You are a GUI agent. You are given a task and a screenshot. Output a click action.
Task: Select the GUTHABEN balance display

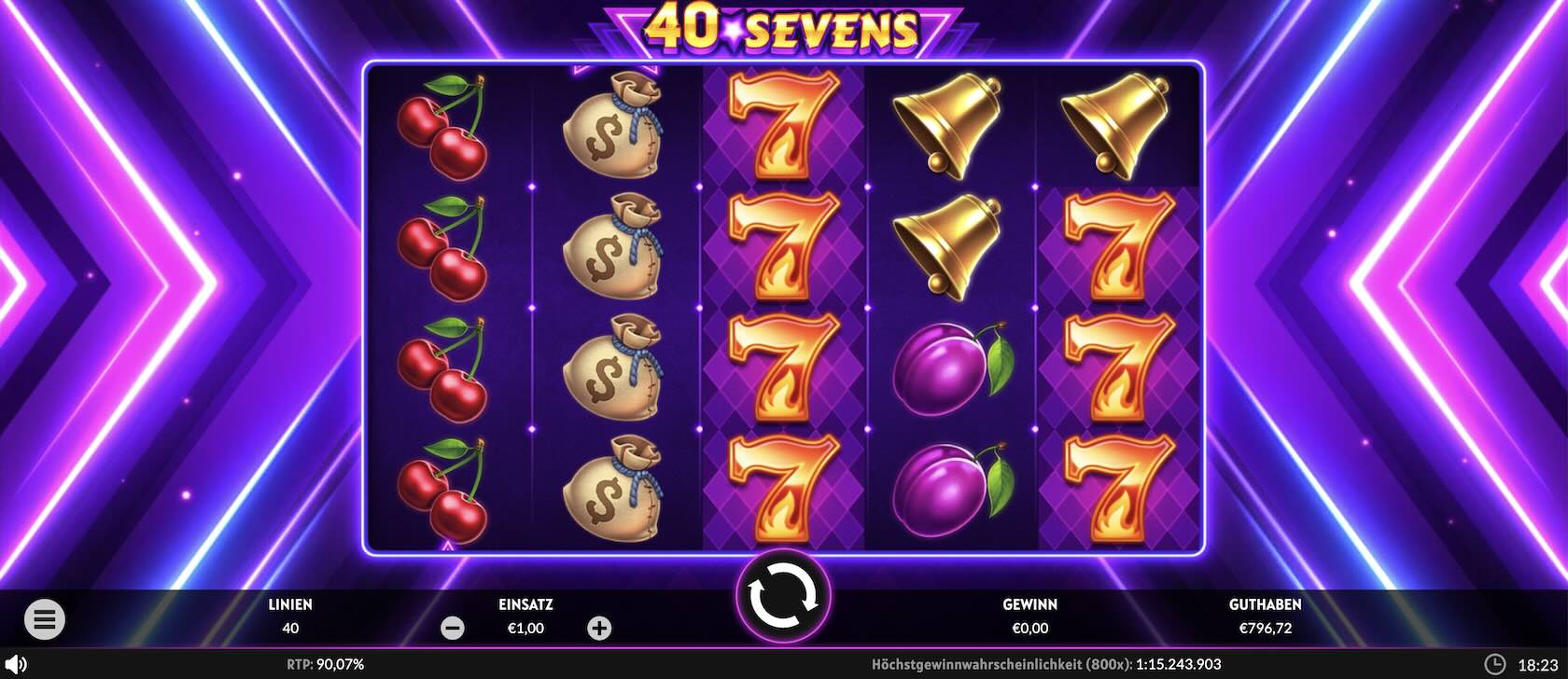click(x=1265, y=616)
